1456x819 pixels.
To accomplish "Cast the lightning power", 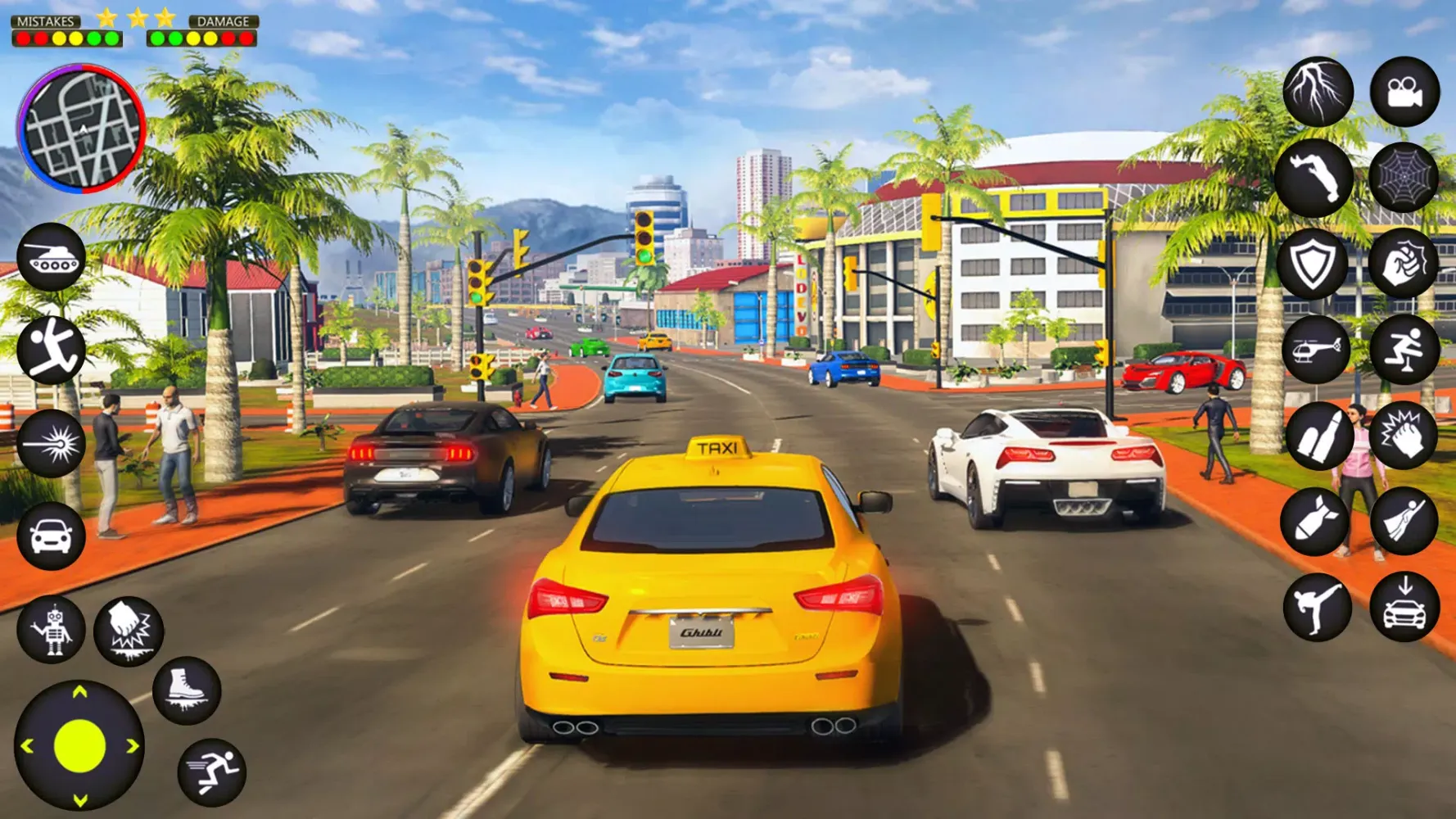I will [1318, 92].
